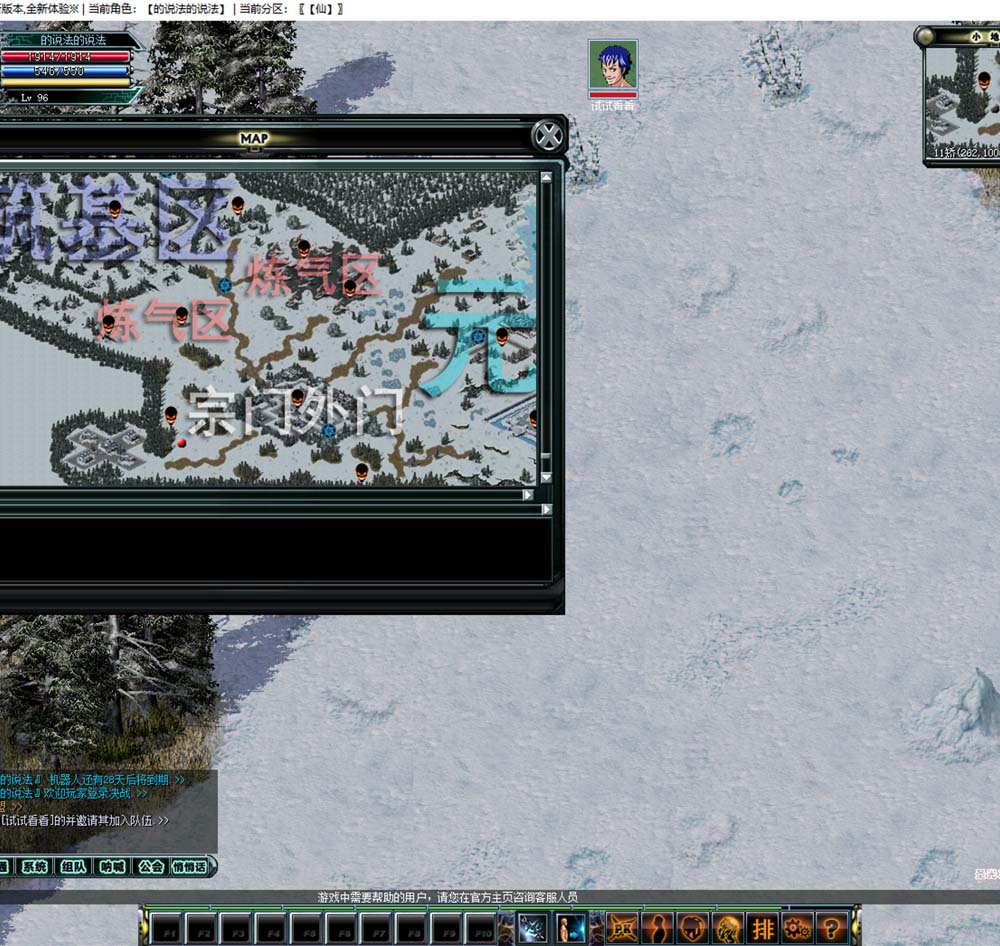Switch chat to the 悄悄话 channel

pos(189,867)
